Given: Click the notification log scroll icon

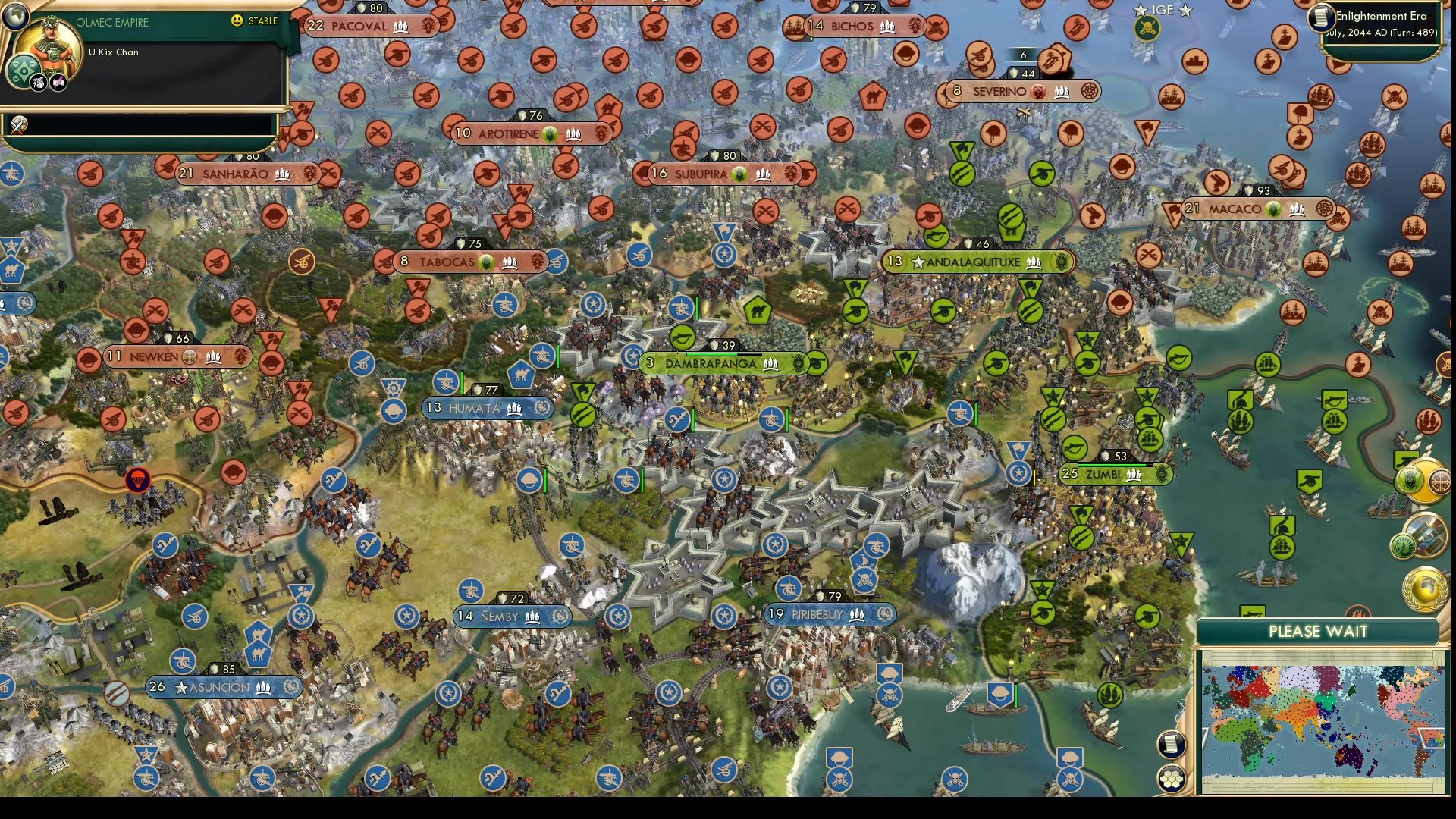Looking at the screenshot, I should [x=1171, y=743].
